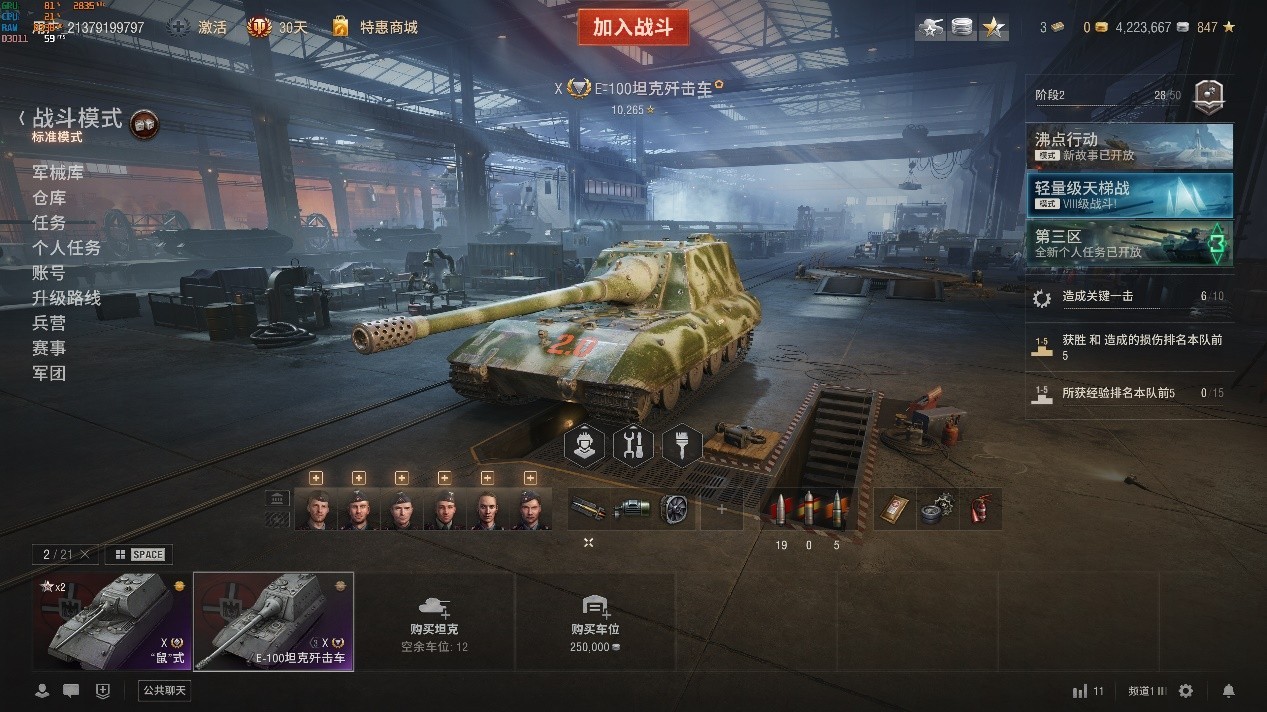Open the 公共聊天 chat channel
Image resolution: width=1267 pixels, height=712 pixels.
click(x=164, y=690)
